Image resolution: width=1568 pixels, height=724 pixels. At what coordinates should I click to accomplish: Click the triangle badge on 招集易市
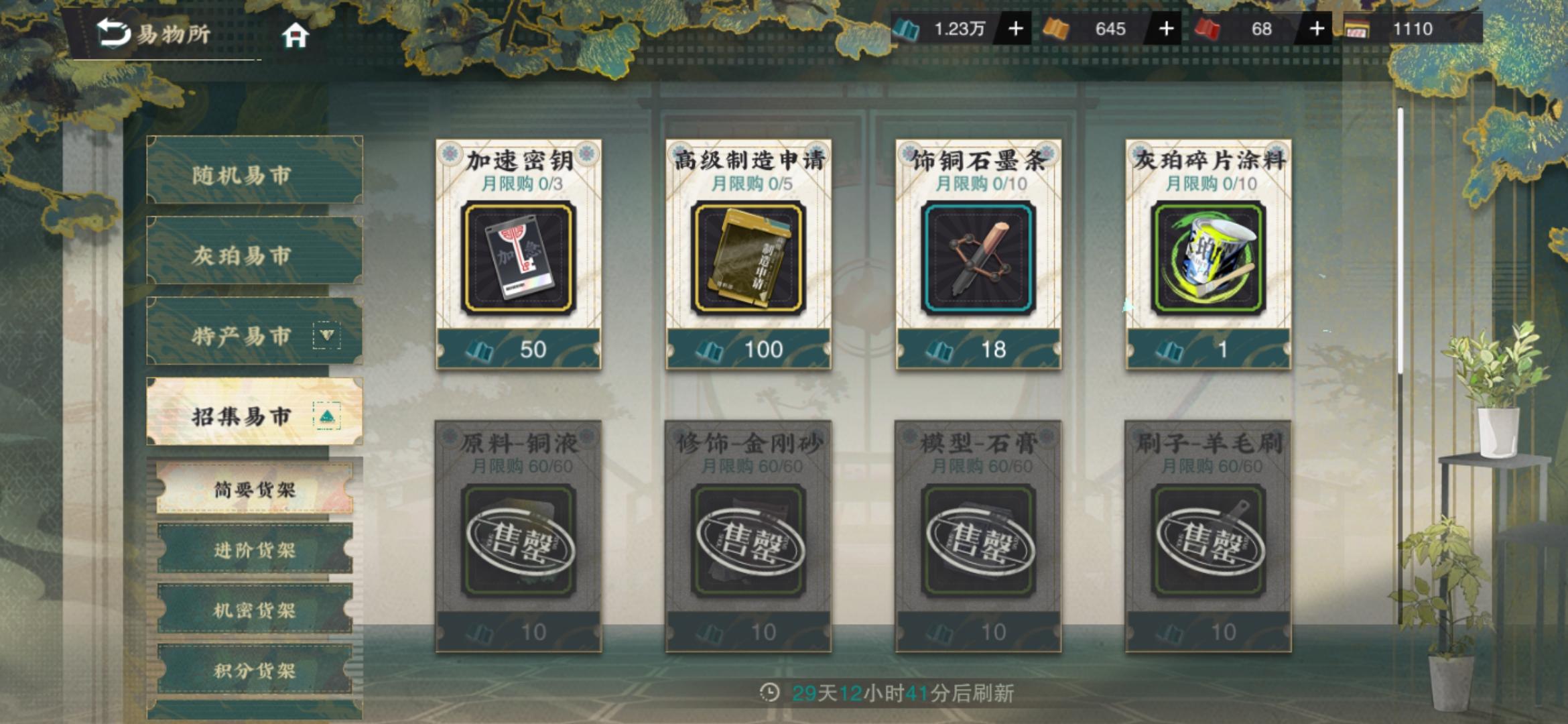point(326,416)
